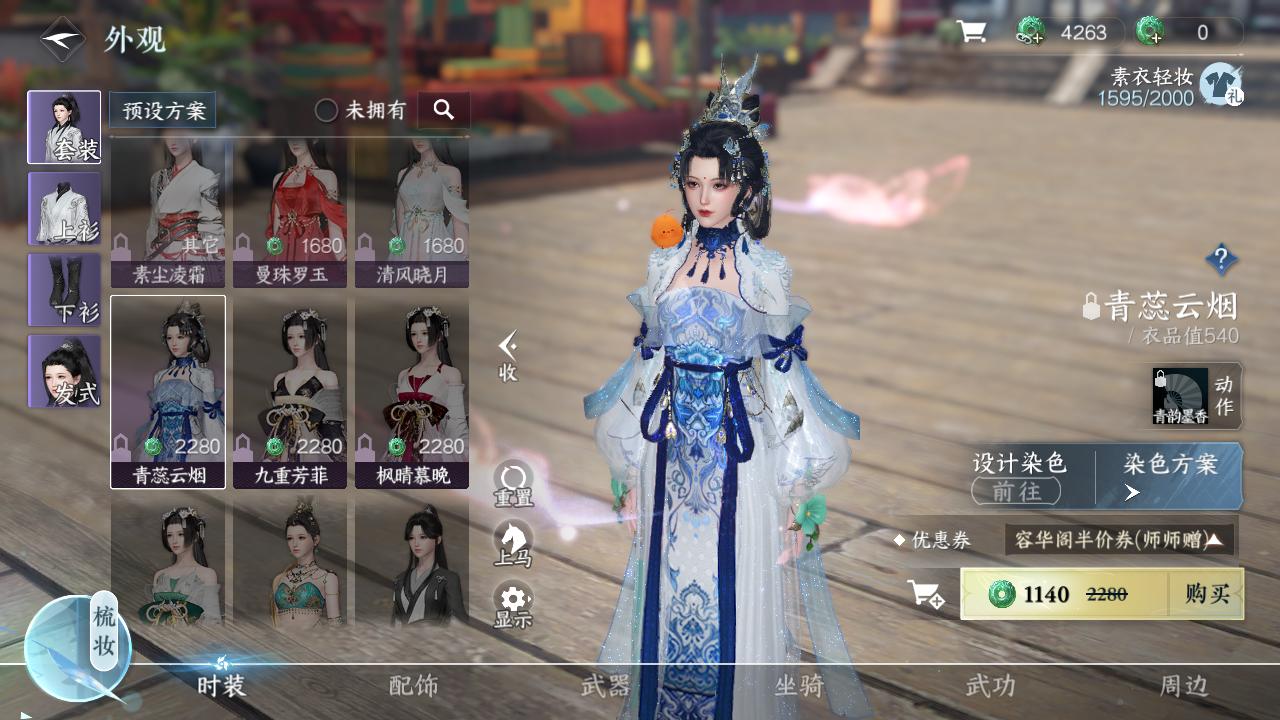
Task: Open the search magnifier for outfits
Action: (x=443, y=110)
